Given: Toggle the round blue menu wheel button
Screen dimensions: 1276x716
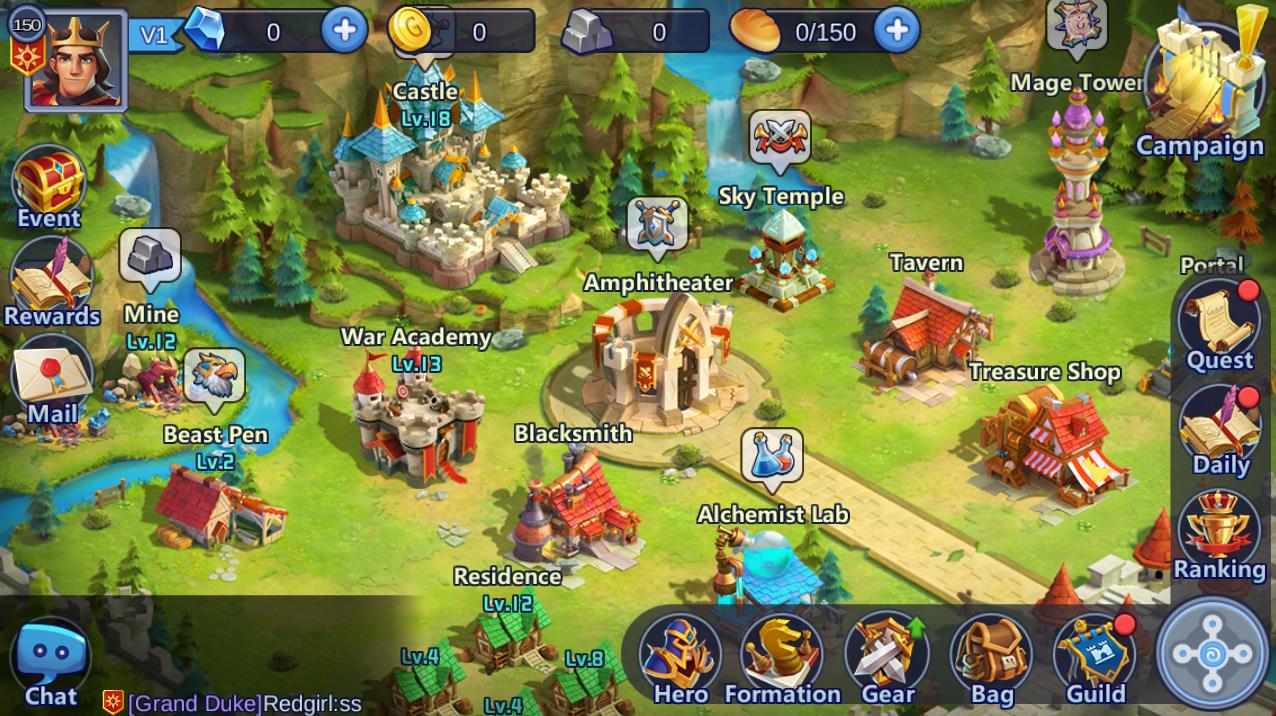Looking at the screenshot, I should [1213, 655].
